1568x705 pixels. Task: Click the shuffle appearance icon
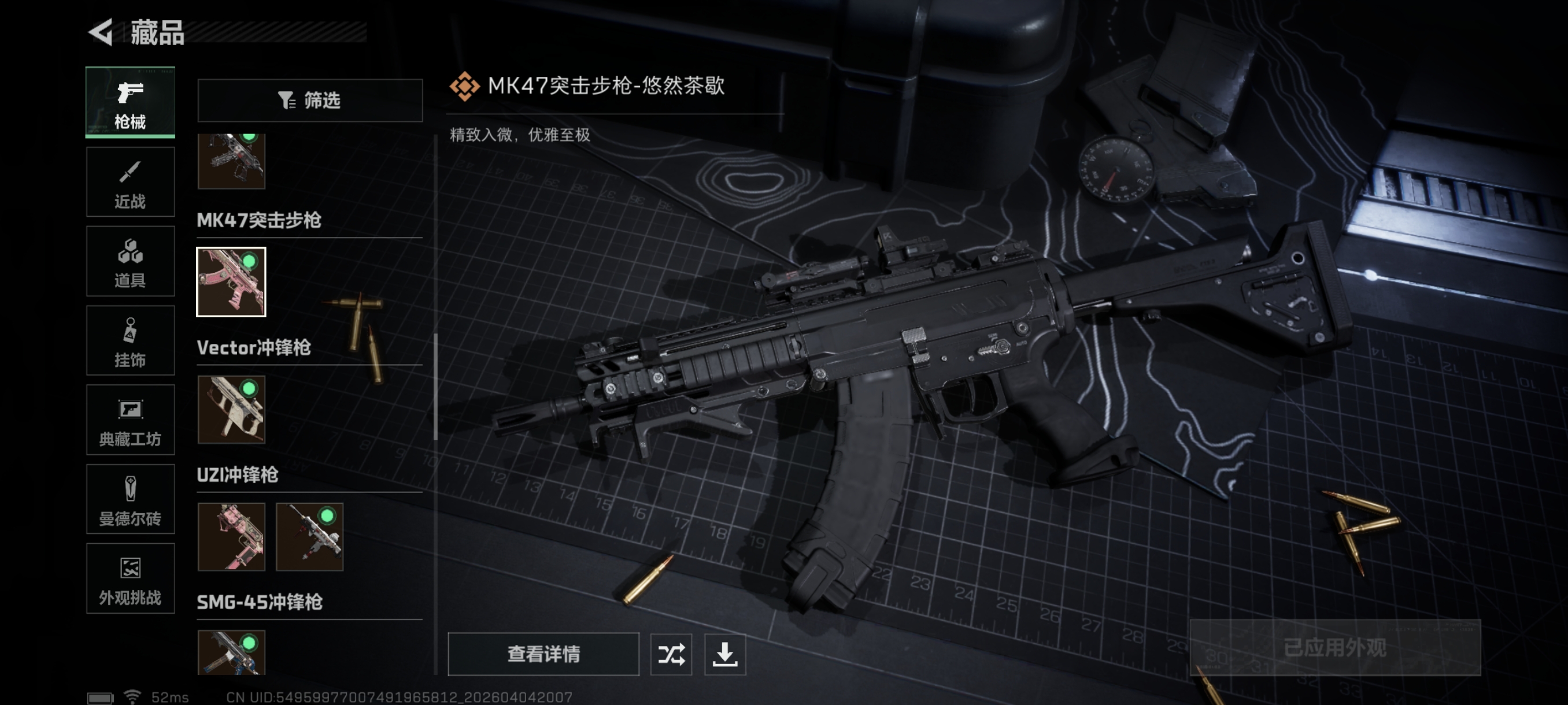671,655
